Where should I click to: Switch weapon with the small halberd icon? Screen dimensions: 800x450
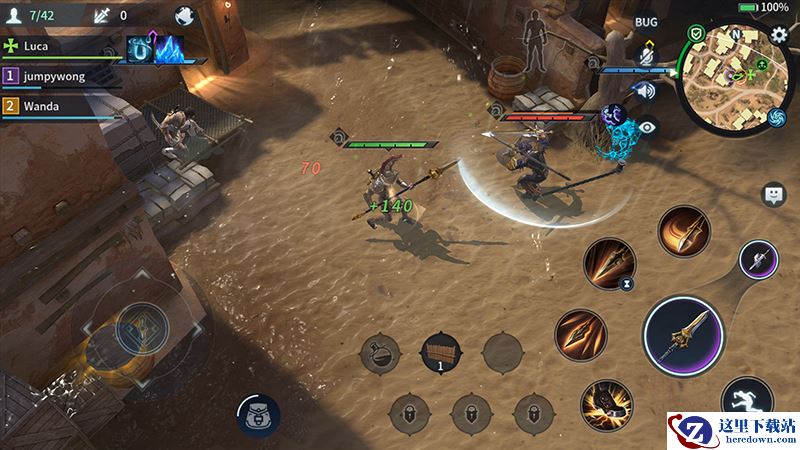pyautogui.click(x=758, y=260)
